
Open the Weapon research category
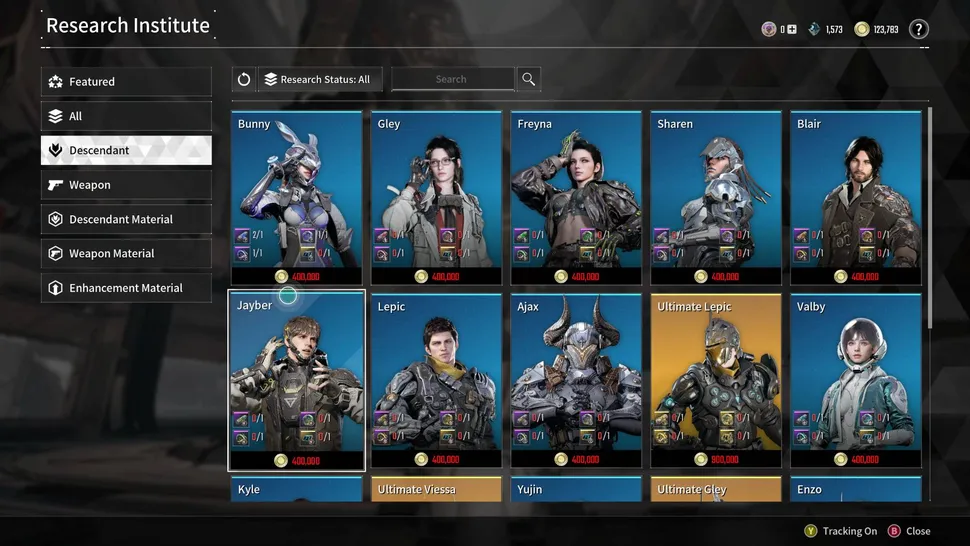pos(126,185)
